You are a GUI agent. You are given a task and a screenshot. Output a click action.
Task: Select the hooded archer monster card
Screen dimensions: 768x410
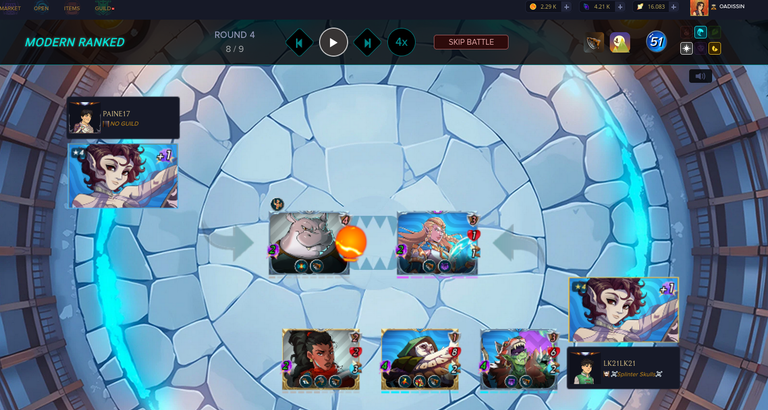[x=418, y=359]
